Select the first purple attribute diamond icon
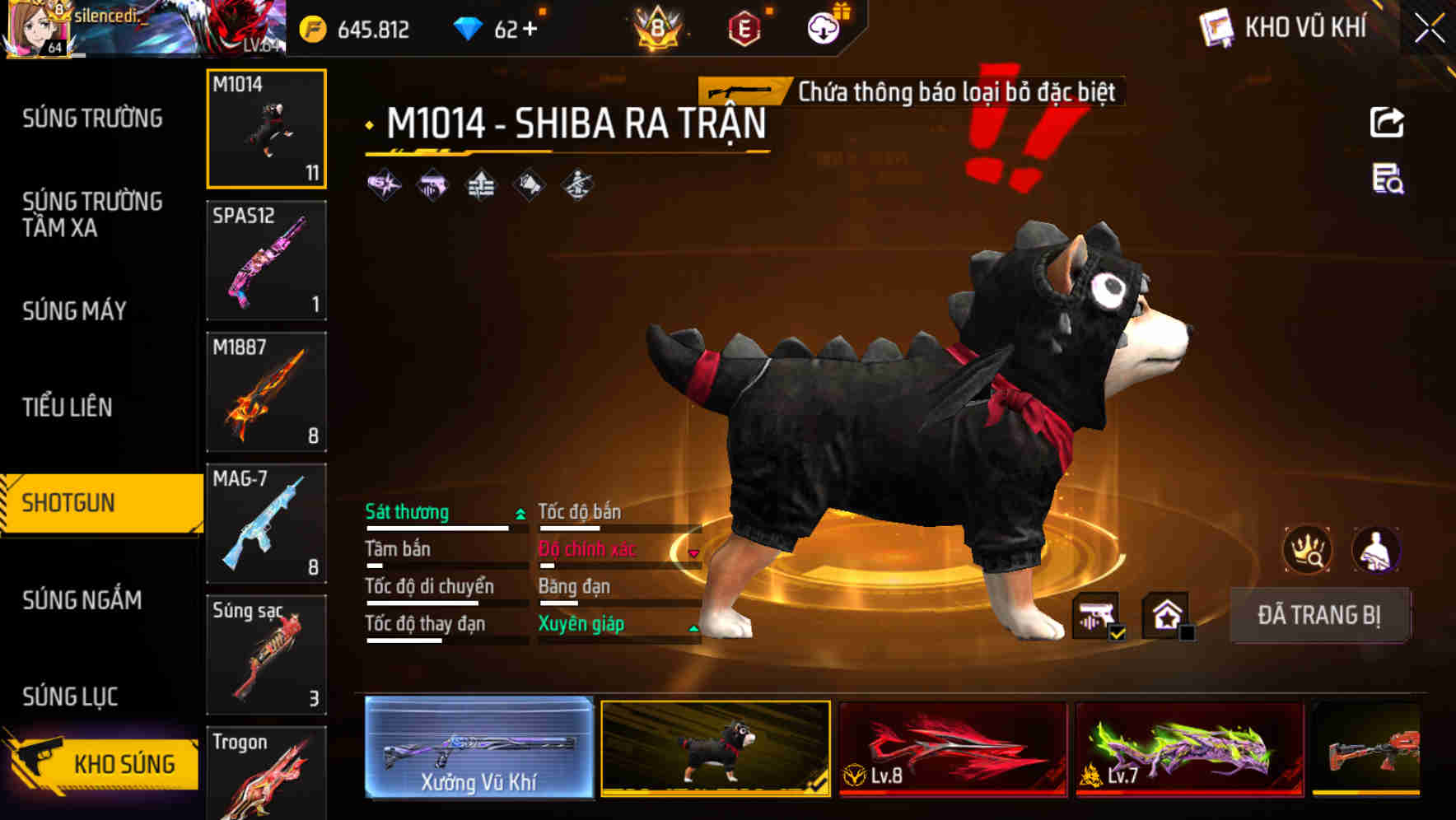Screen dimensions: 1456x820 tap(384, 184)
